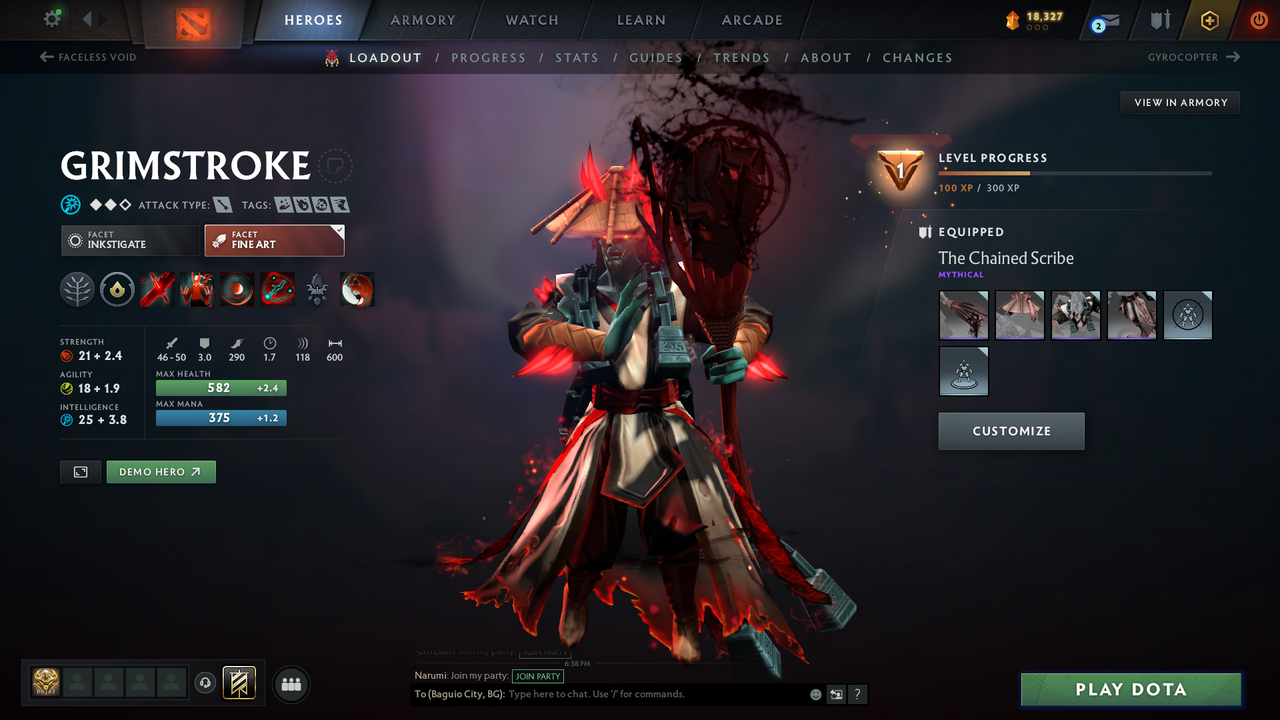Click the level progress XP bar

(1075, 172)
